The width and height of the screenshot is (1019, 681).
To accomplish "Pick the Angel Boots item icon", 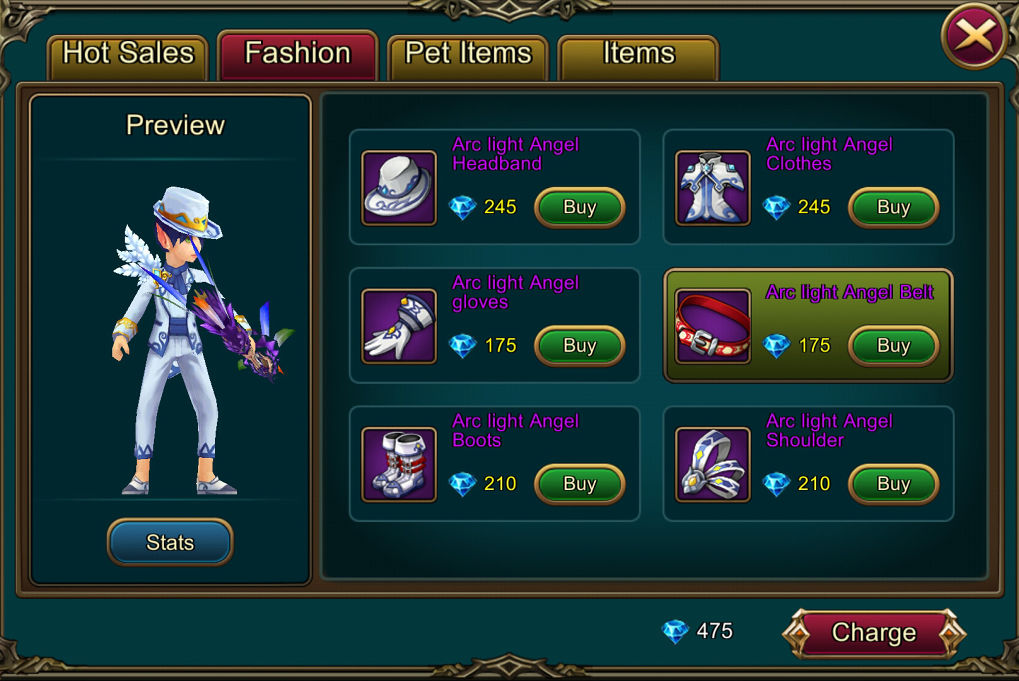I will pos(399,463).
